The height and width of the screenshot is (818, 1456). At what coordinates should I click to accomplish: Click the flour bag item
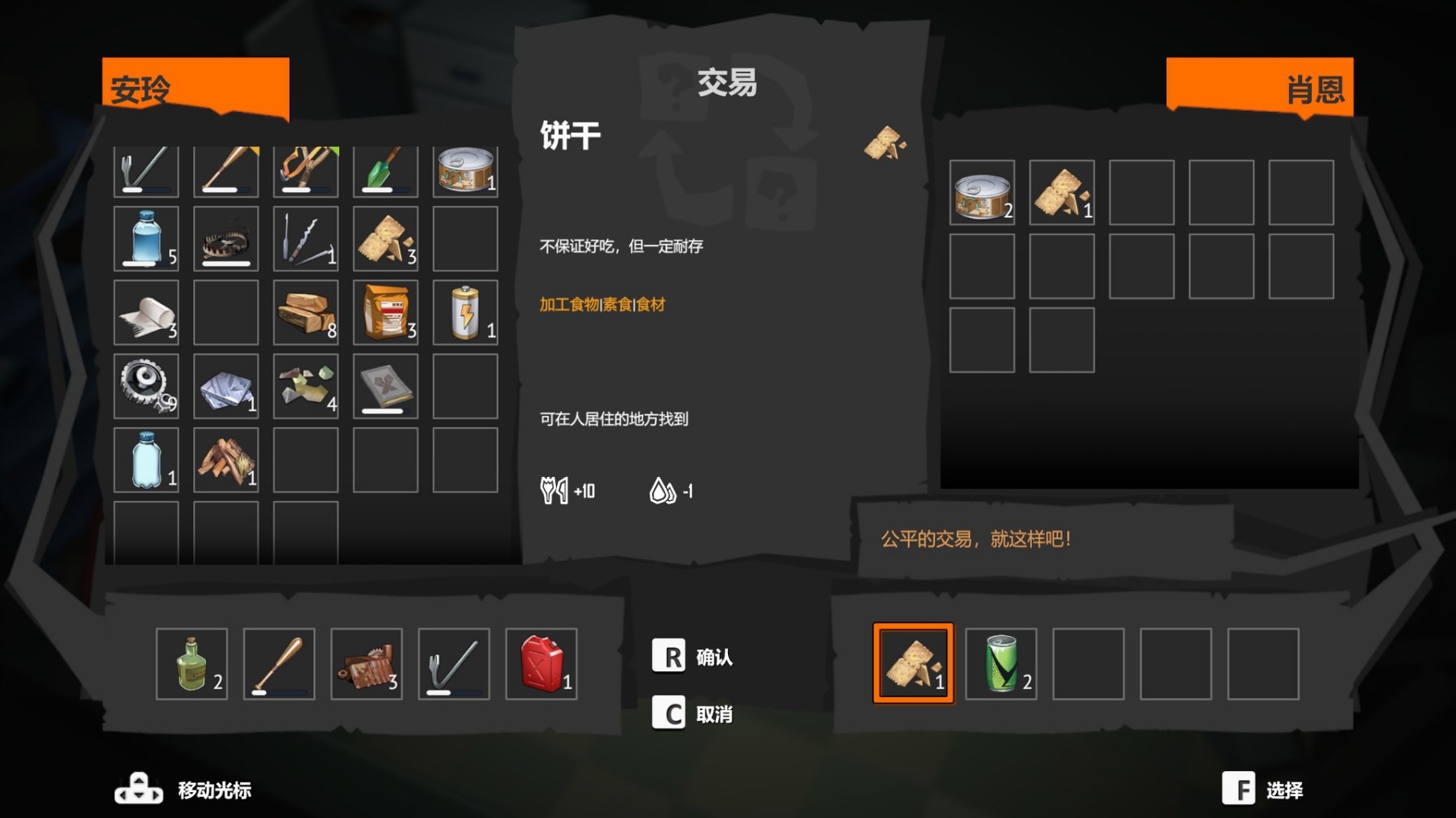point(386,312)
